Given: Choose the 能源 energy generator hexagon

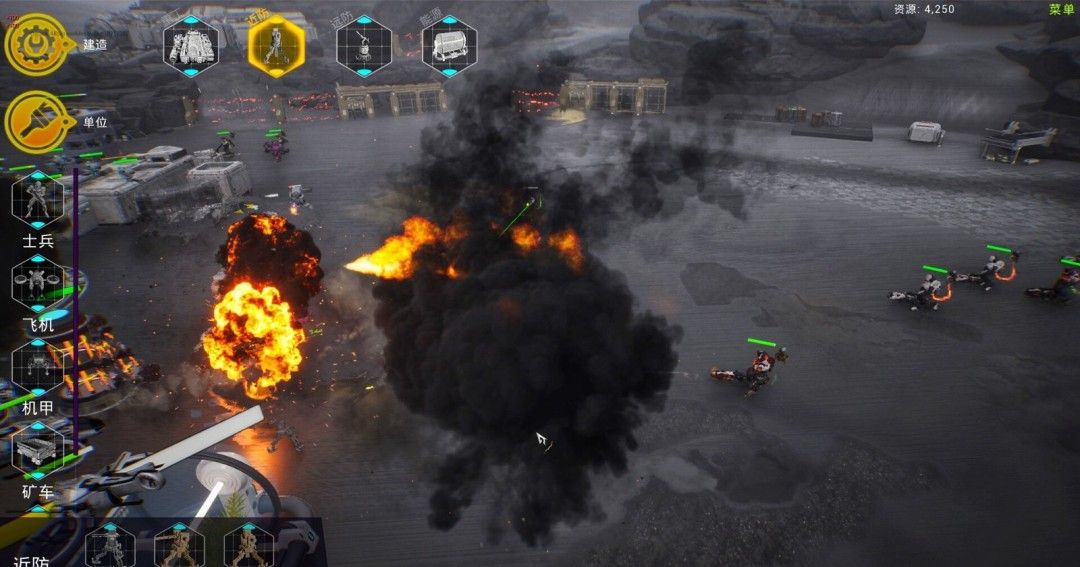Looking at the screenshot, I should pos(449,46).
